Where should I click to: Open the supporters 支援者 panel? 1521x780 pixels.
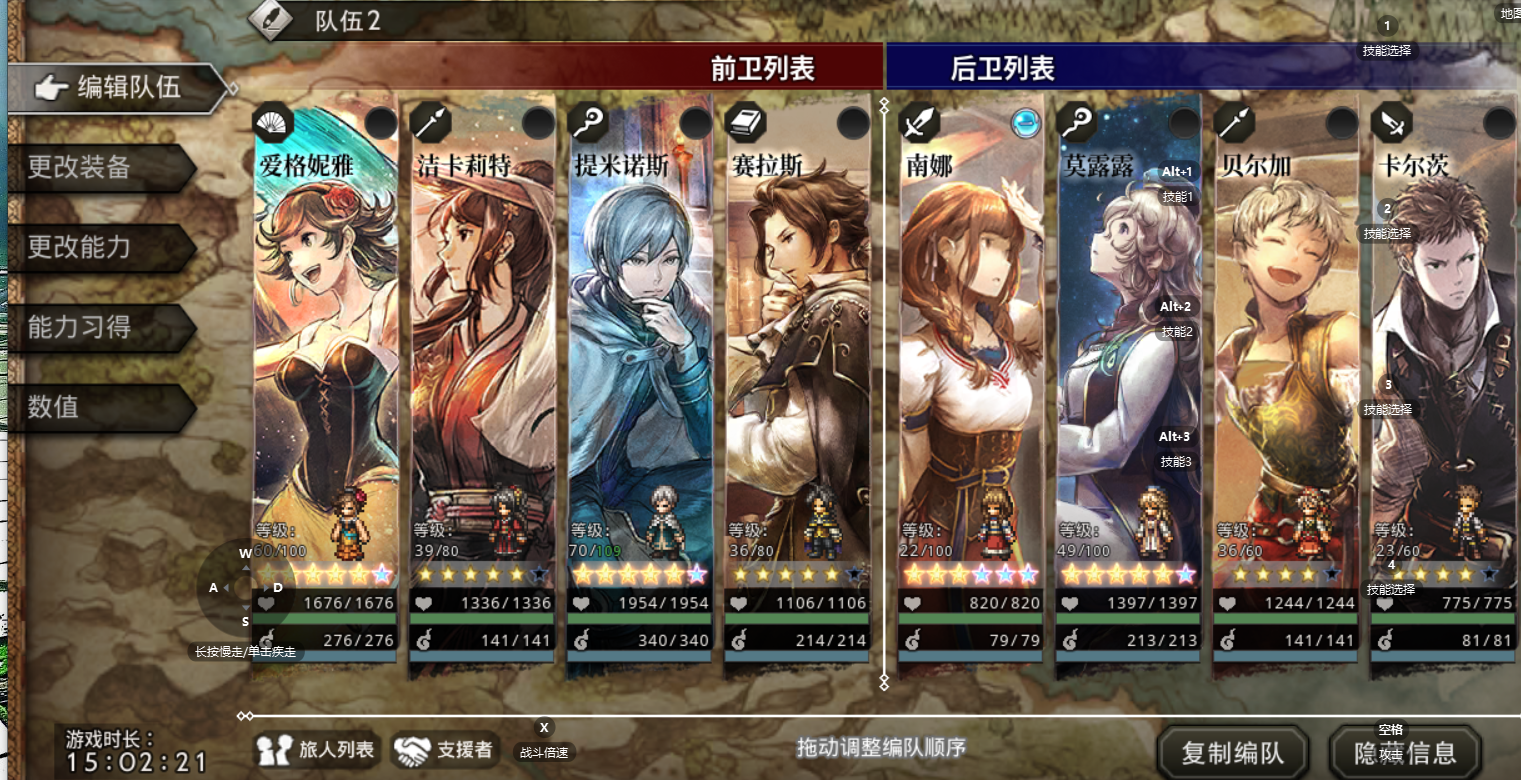click(x=445, y=751)
